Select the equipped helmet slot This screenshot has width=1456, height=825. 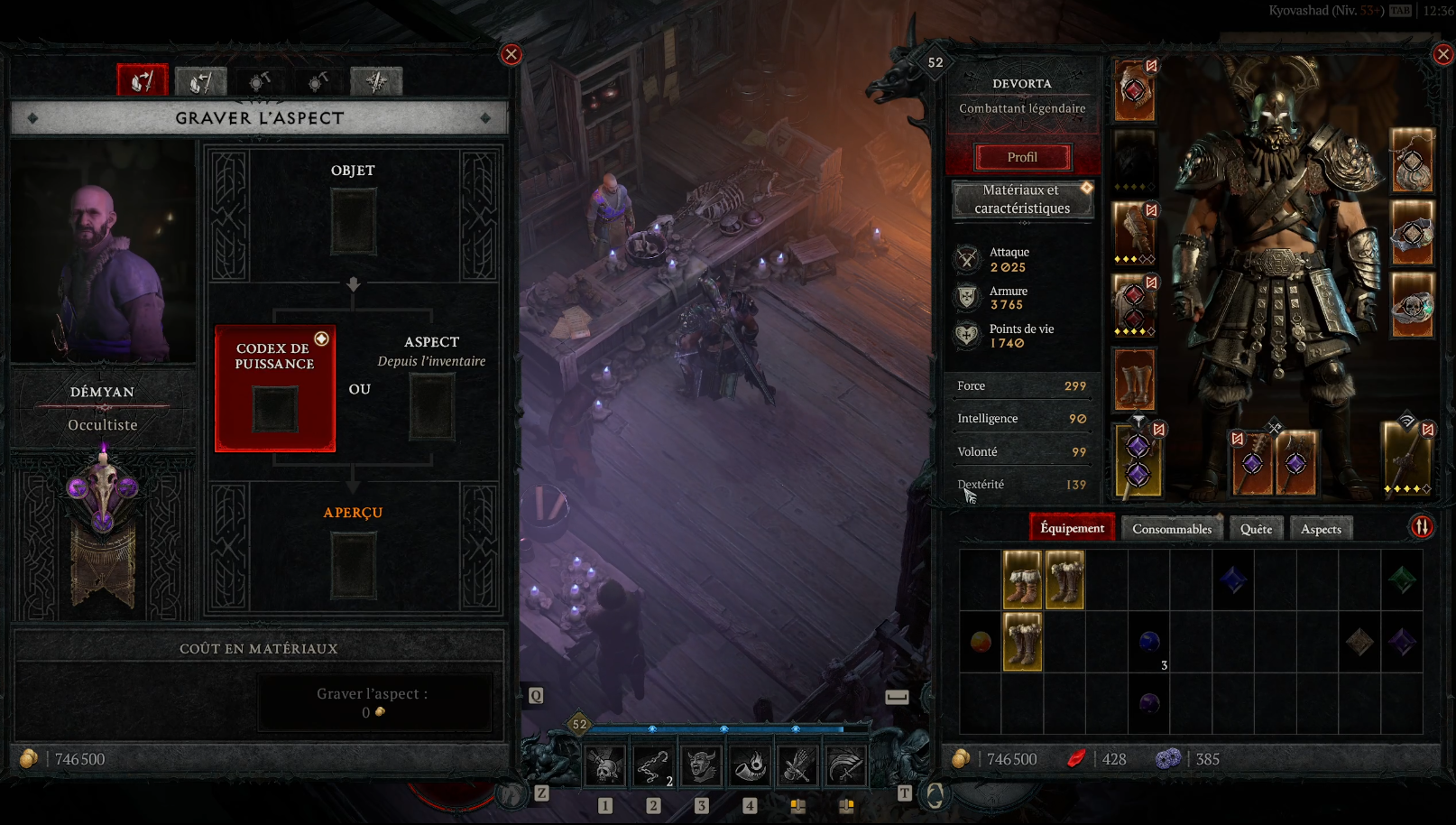(1134, 90)
